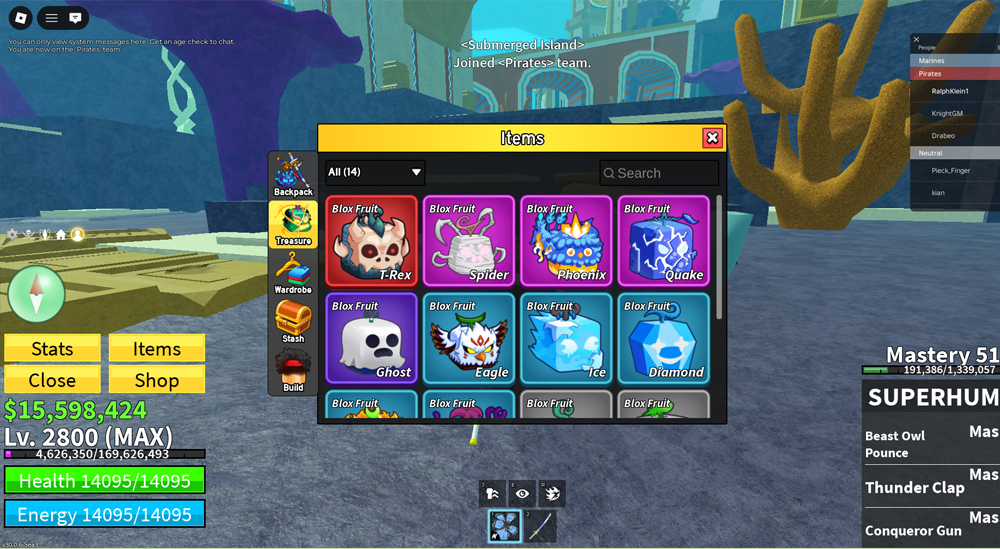Open the Treasure tab
This screenshot has height=549, width=1000.
click(x=293, y=225)
